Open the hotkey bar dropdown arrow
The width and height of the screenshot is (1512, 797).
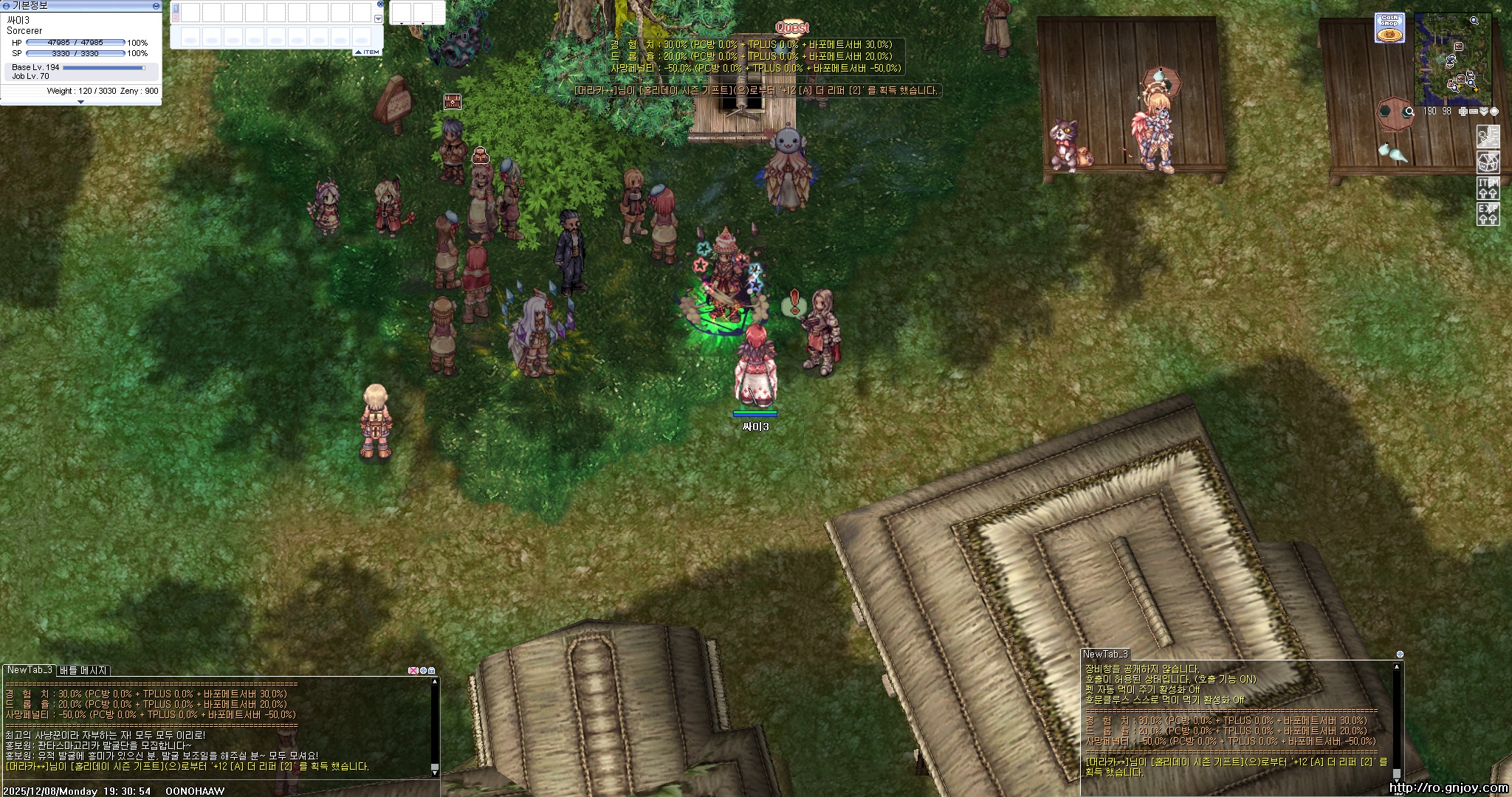point(379,19)
